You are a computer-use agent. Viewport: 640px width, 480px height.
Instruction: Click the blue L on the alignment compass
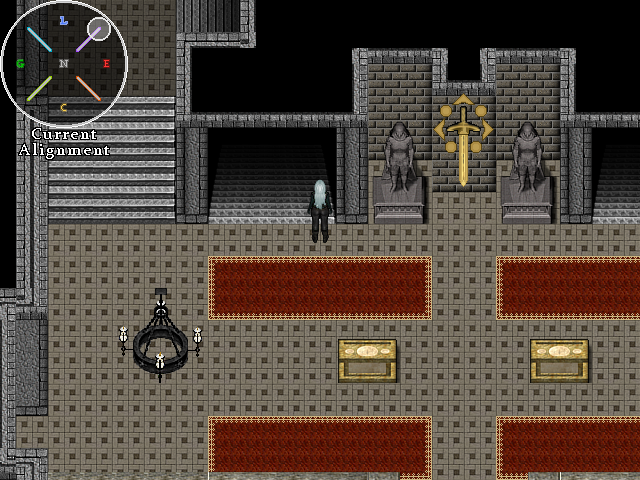point(64,20)
